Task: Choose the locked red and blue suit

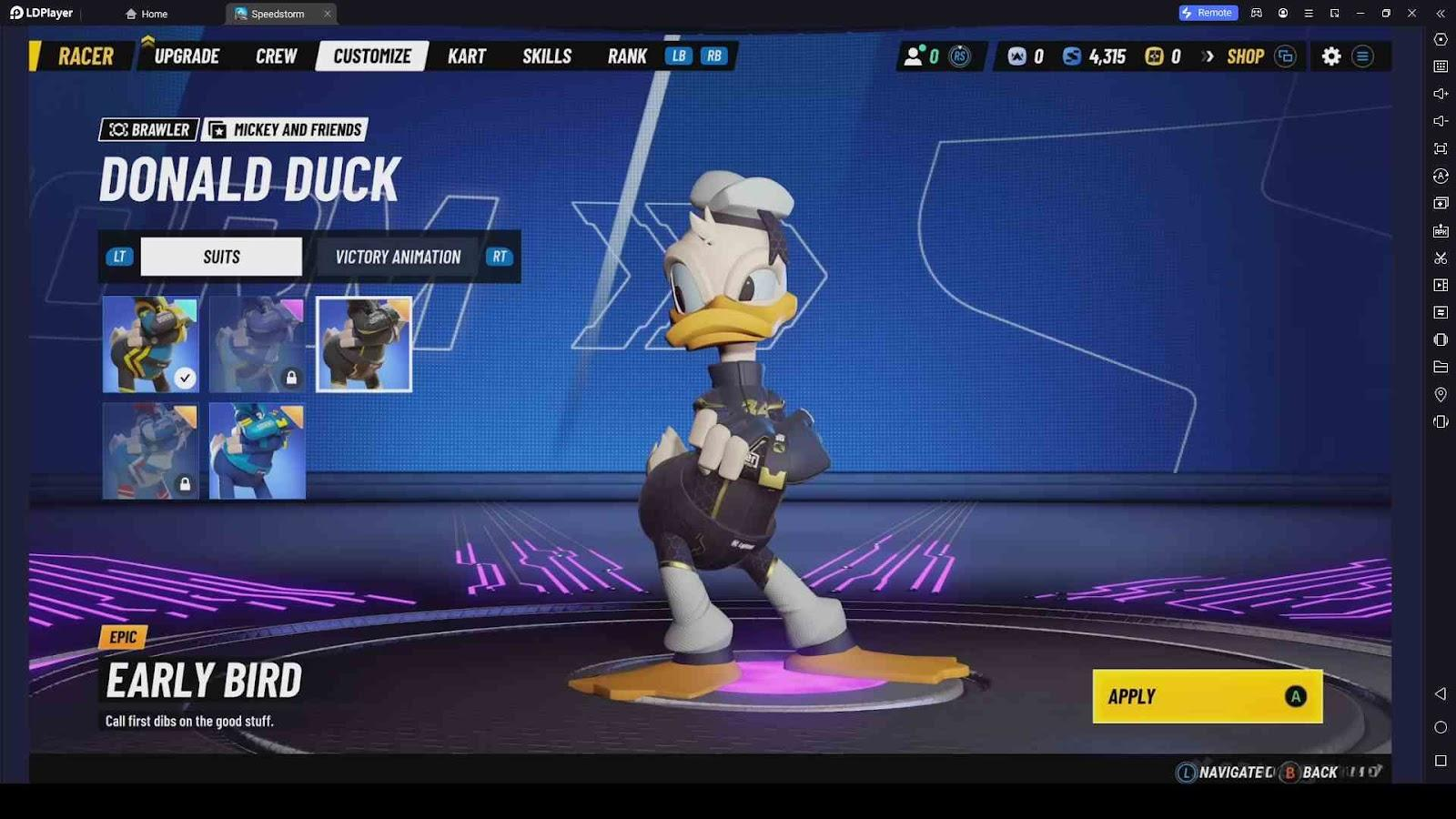Action: tap(150, 451)
